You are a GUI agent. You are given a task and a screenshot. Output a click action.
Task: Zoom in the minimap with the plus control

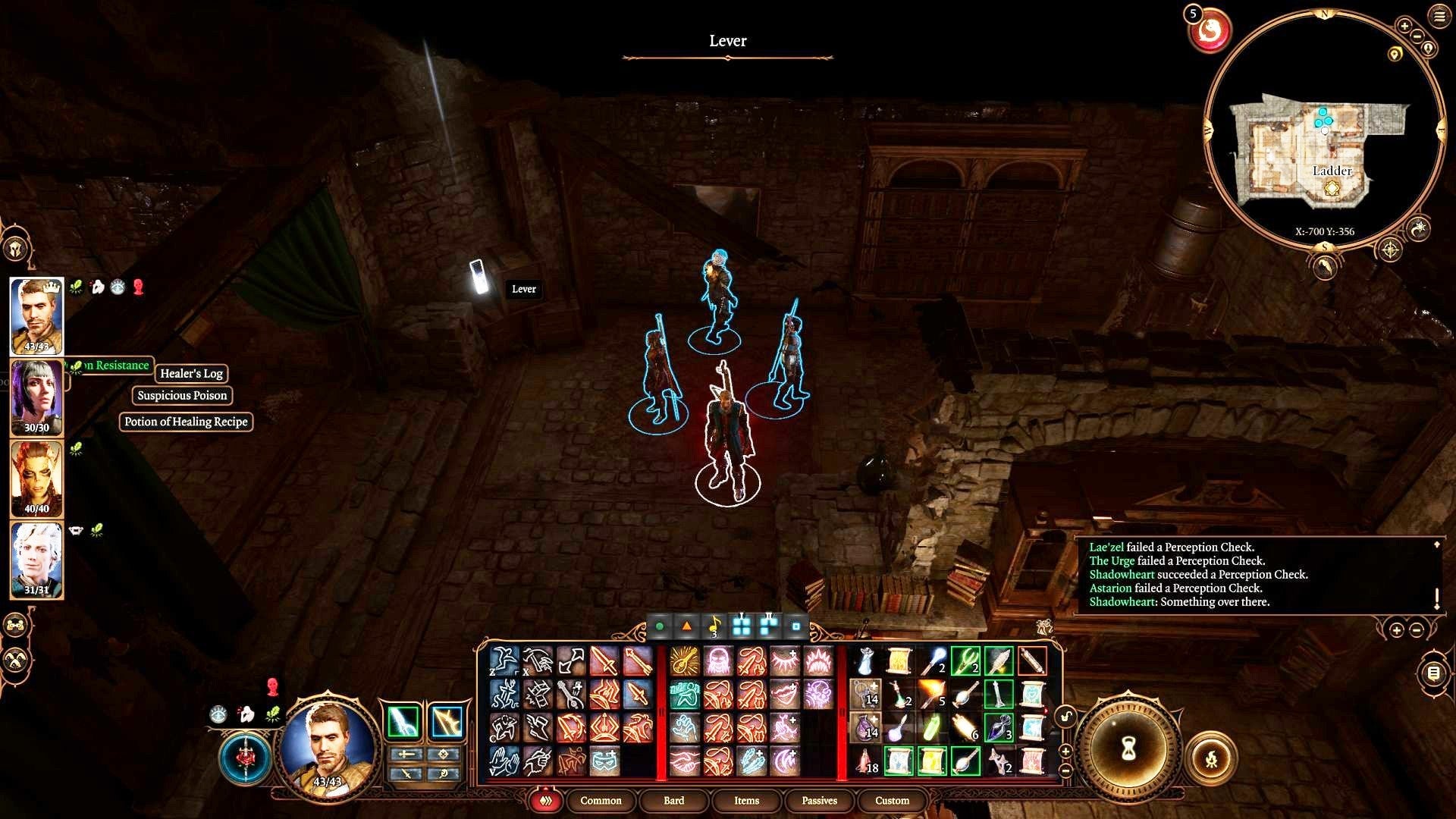[x=1404, y=26]
